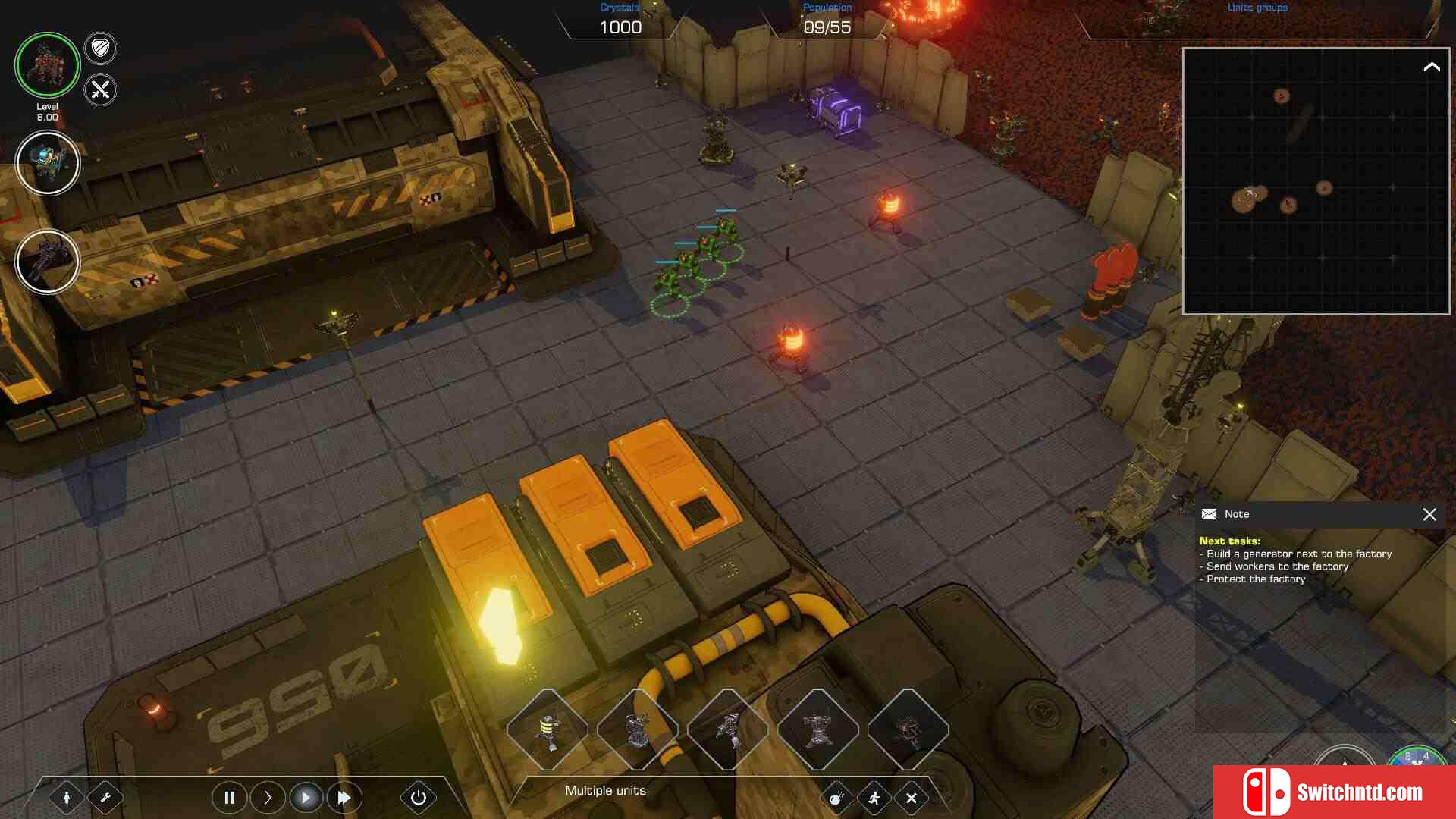Open the Units groups panel
Image resolution: width=1456 pixels, height=819 pixels.
1257,8
